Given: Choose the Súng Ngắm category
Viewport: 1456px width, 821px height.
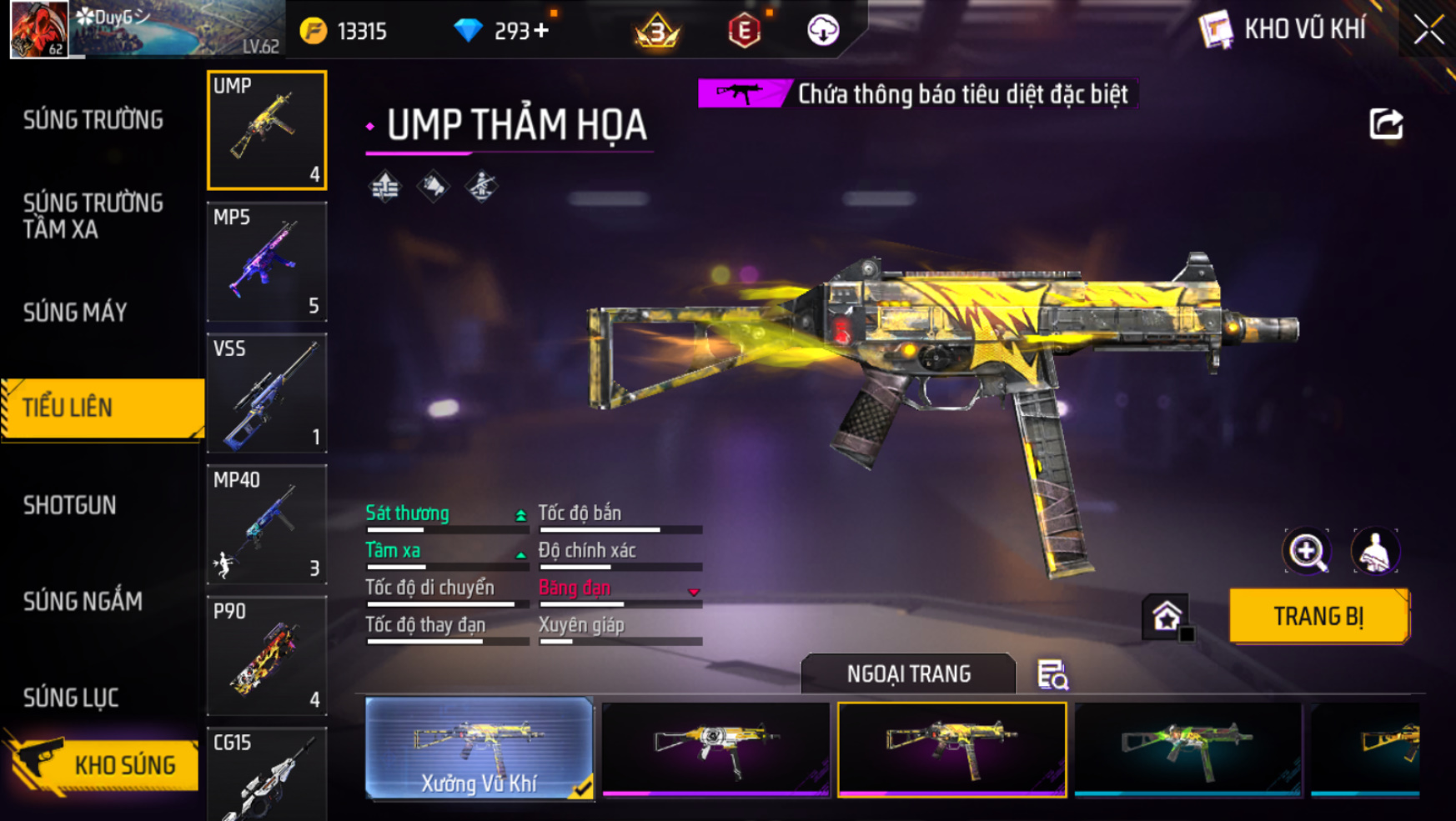Looking at the screenshot, I should [83, 601].
